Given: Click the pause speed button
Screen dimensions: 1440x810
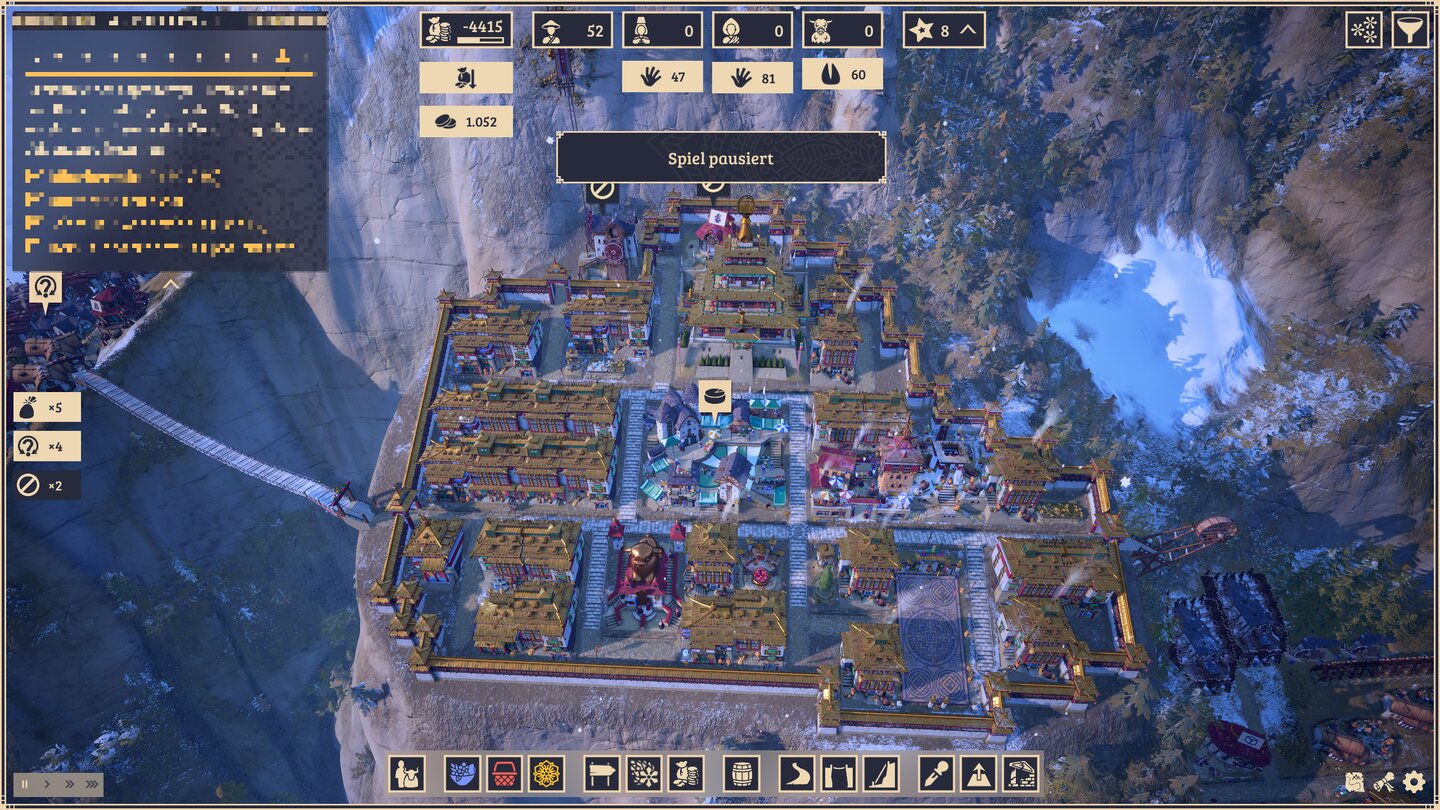Looking at the screenshot, I should pos(25,784).
